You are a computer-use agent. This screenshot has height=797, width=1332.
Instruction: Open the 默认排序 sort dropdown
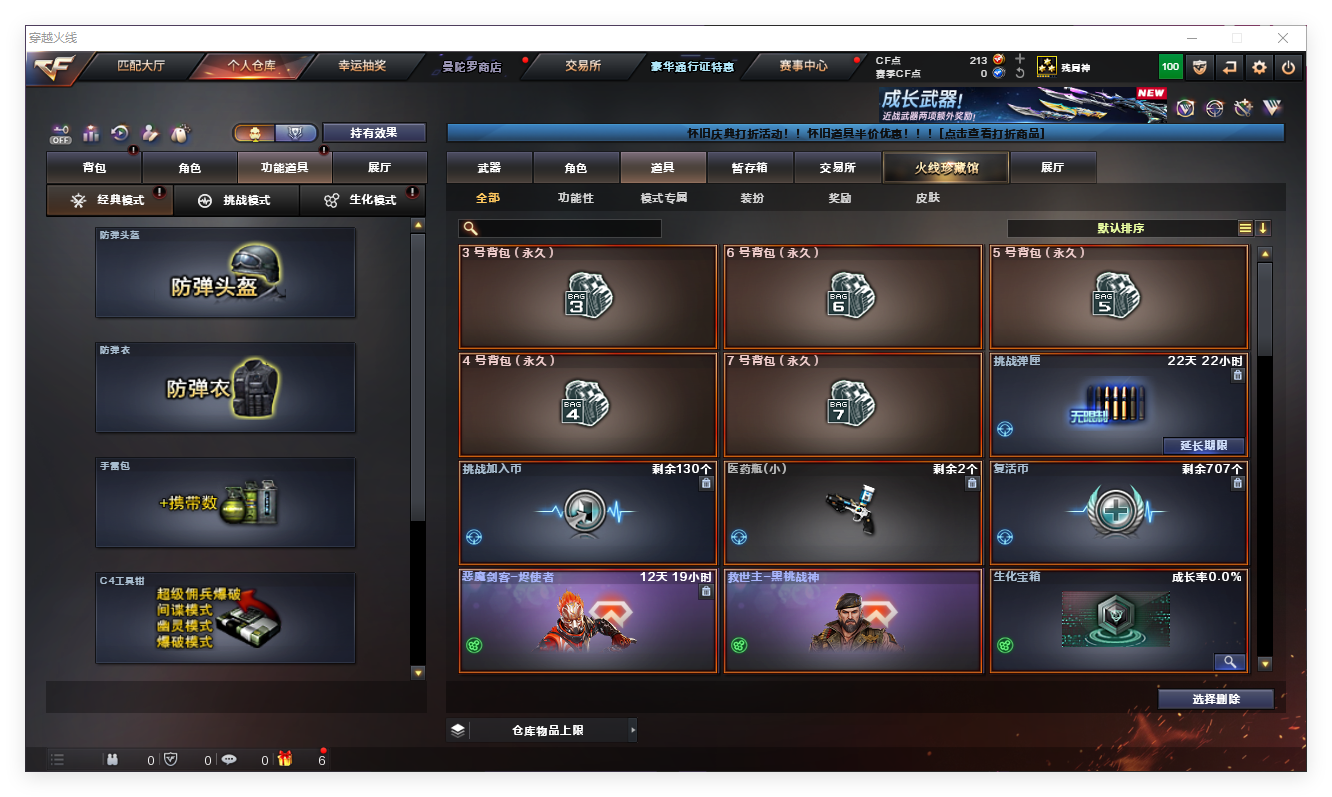1120,228
